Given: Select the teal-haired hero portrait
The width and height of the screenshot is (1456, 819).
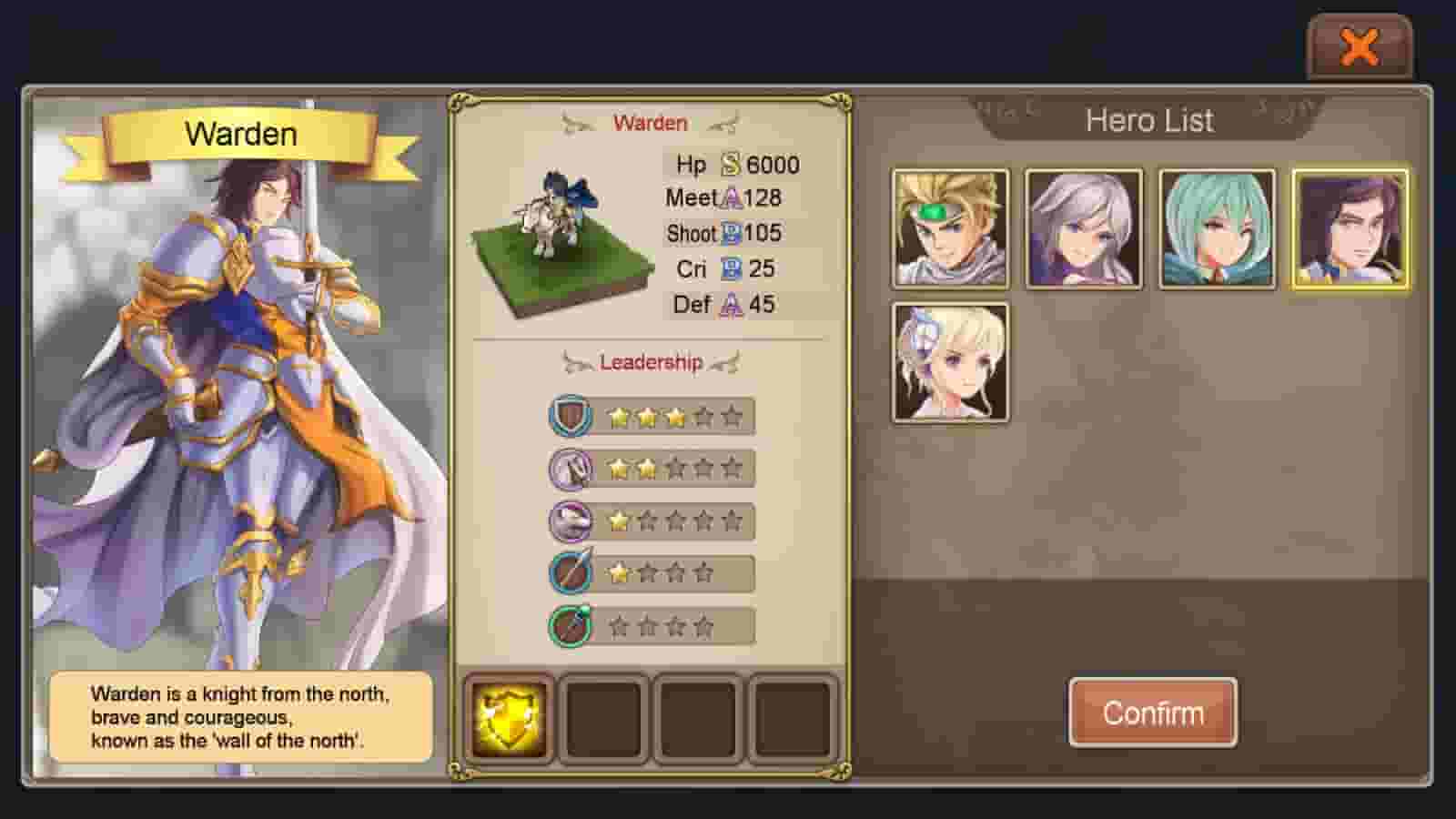Looking at the screenshot, I should click(x=1217, y=227).
